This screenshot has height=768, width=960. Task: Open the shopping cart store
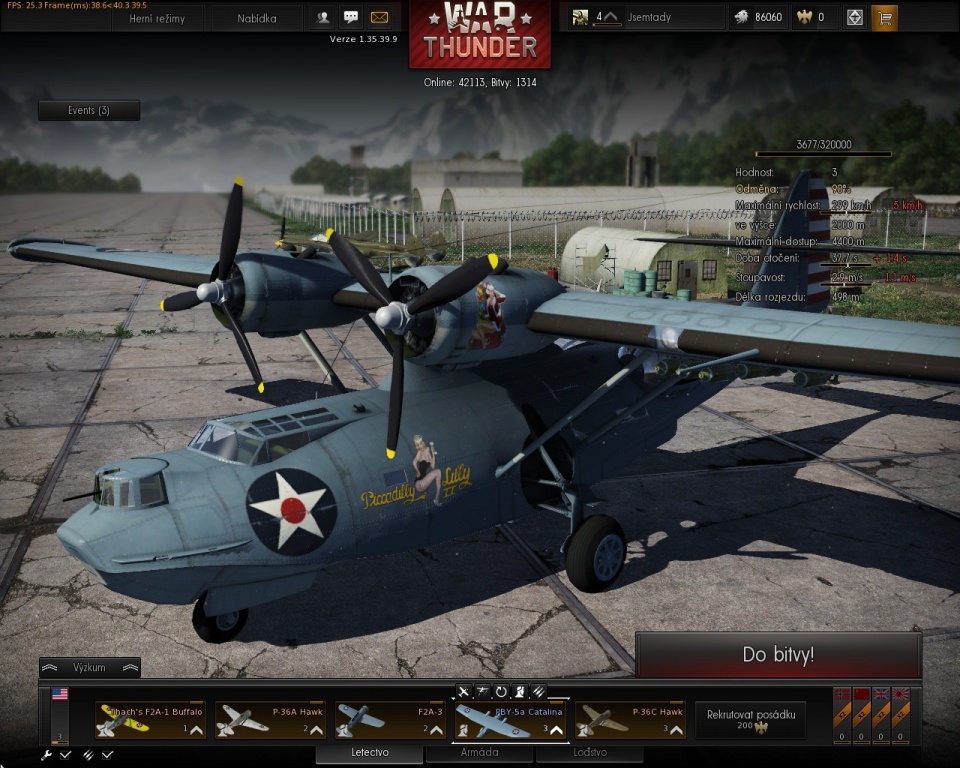[x=884, y=17]
